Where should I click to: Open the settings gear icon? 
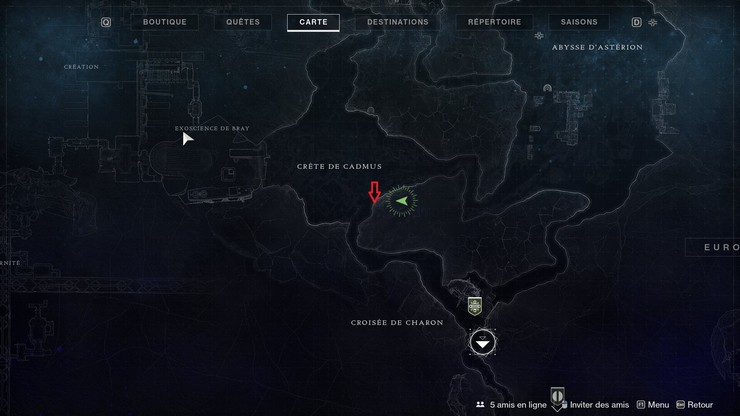pyautogui.click(x=653, y=22)
